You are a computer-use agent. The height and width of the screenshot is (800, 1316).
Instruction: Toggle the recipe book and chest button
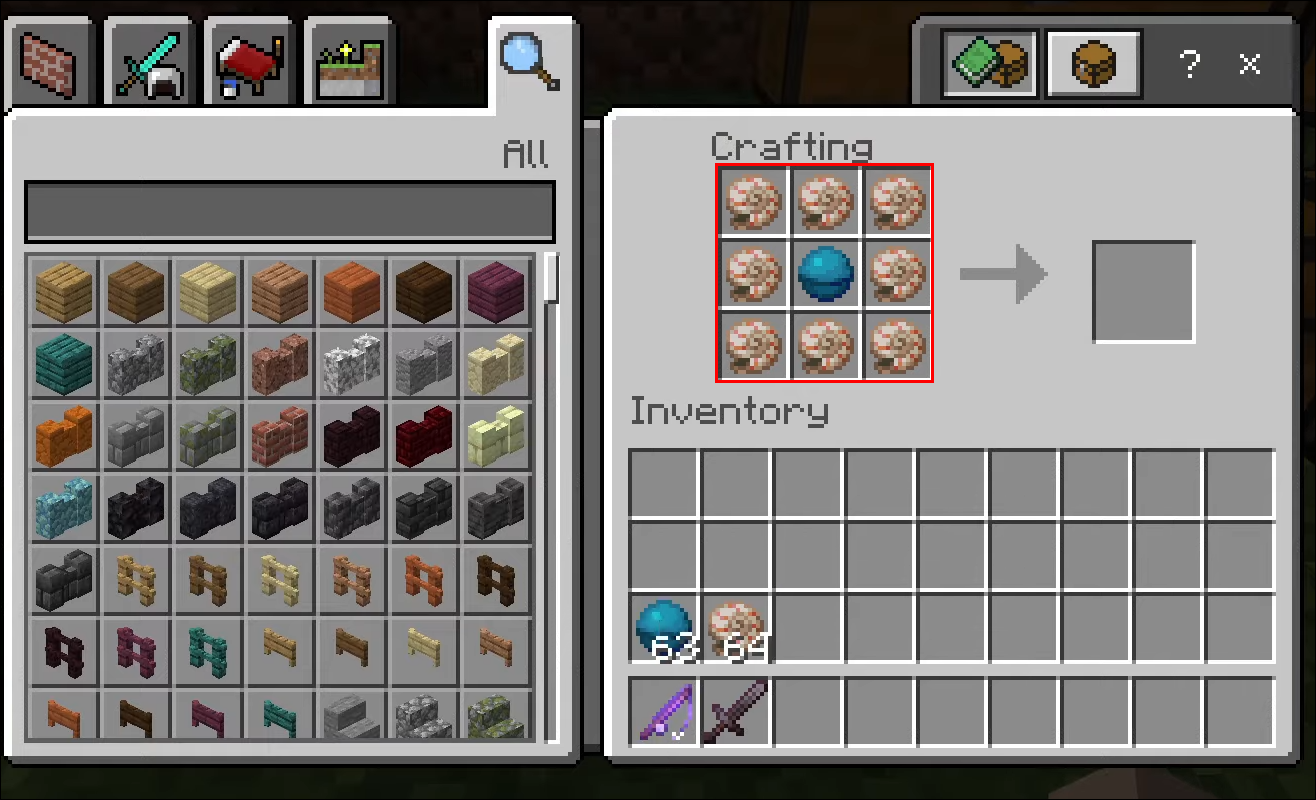pos(990,65)
